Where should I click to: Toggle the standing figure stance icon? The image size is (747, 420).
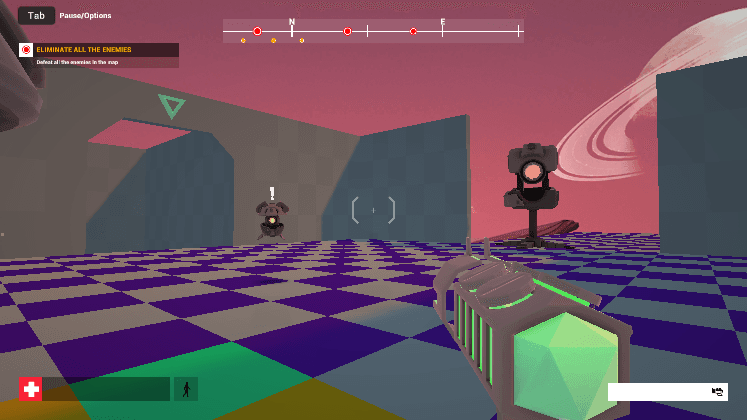tap(186, 389)
